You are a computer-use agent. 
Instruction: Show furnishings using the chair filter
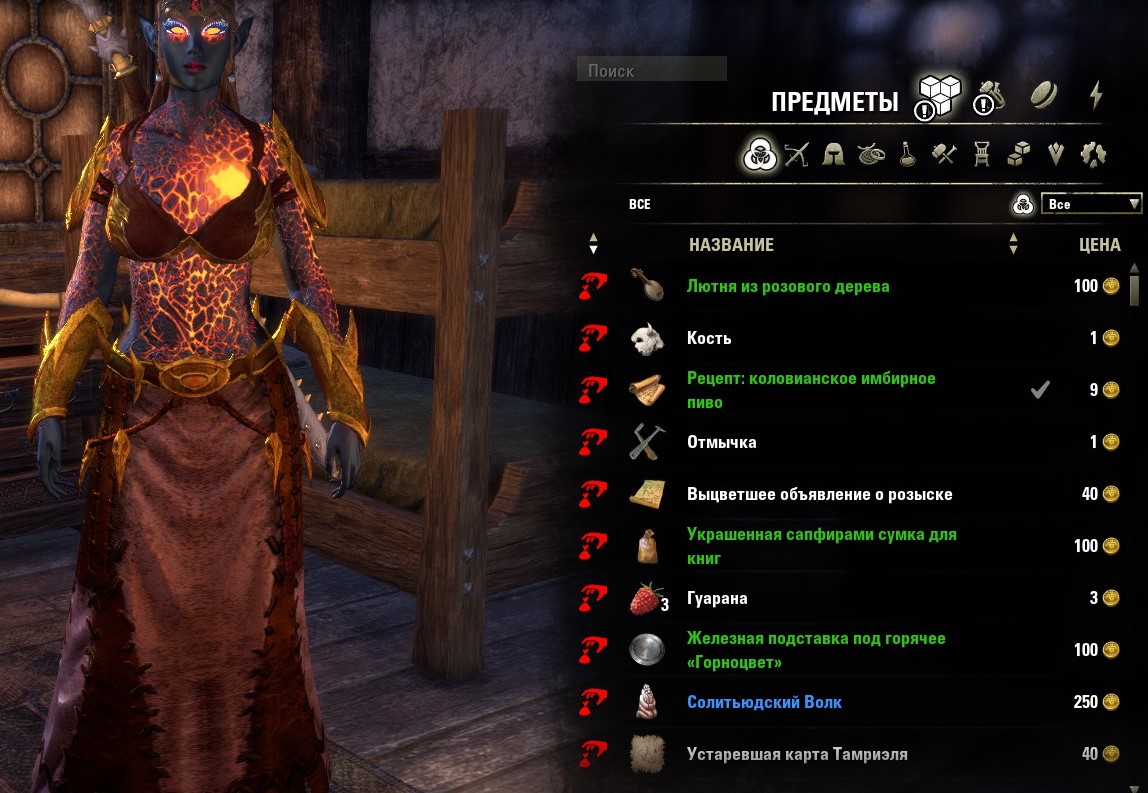(x=982, y=155)
